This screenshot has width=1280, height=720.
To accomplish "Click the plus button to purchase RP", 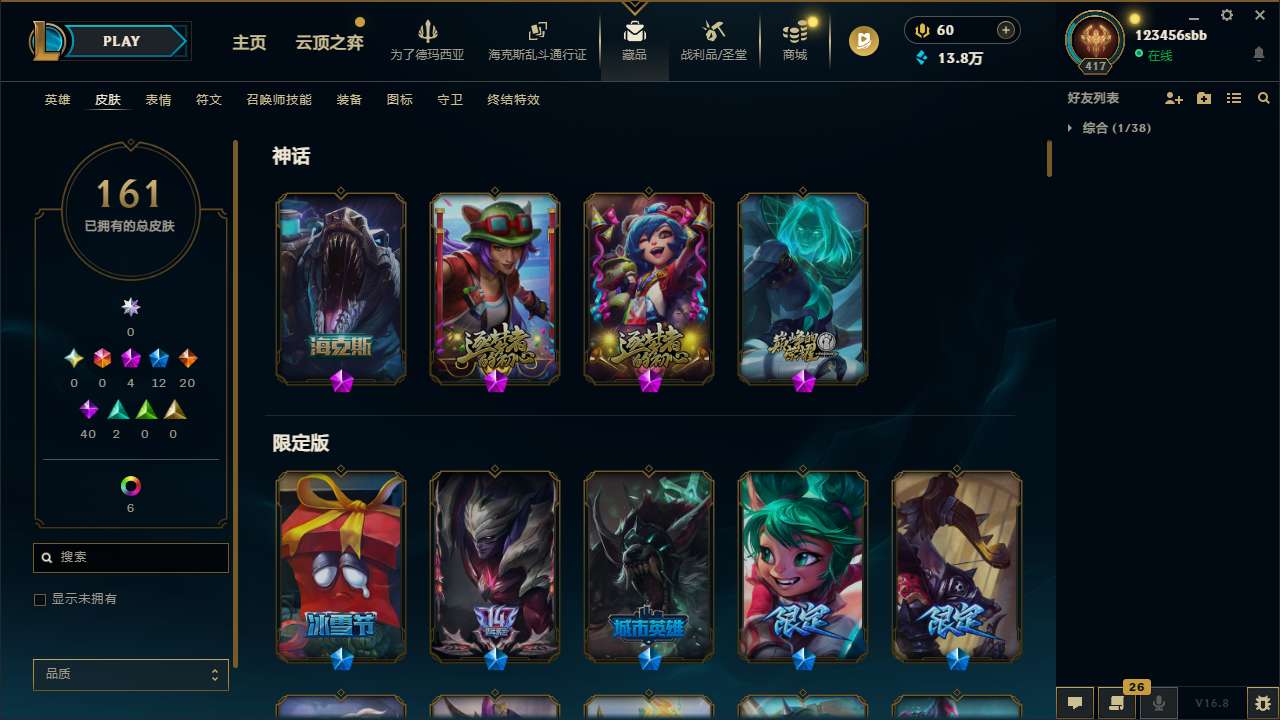I will pos(1004,30).
